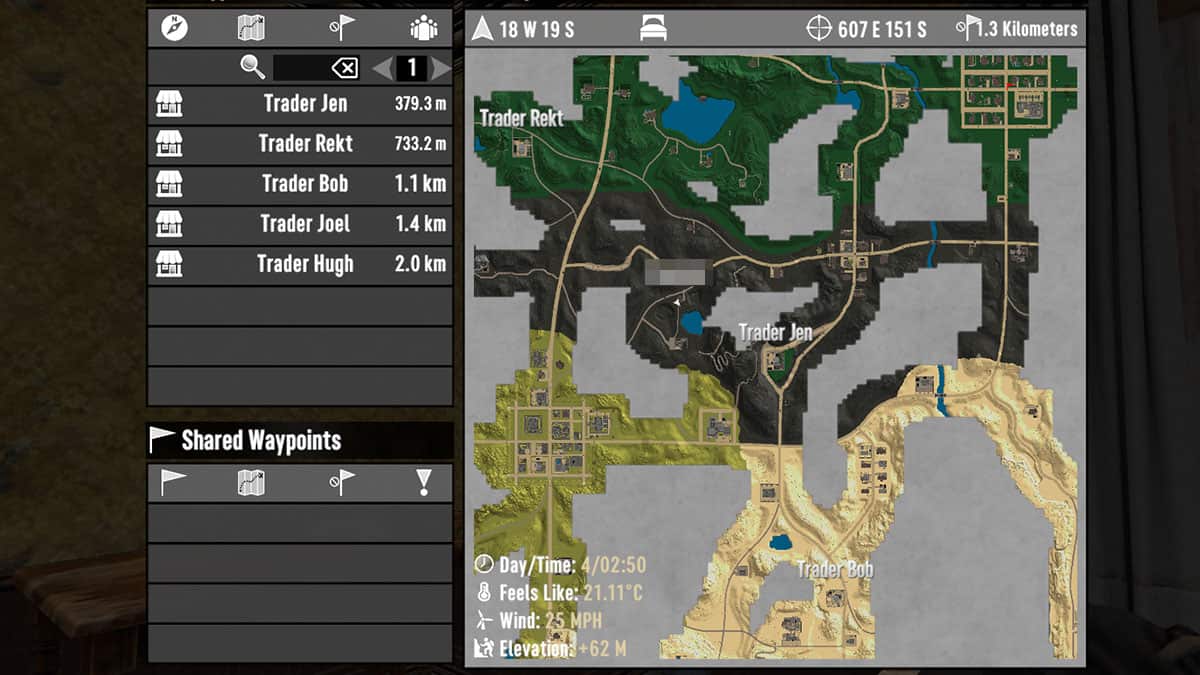Open the people group icon tab
This screenshot has height=675, width=1200.
tap(424, 28)
